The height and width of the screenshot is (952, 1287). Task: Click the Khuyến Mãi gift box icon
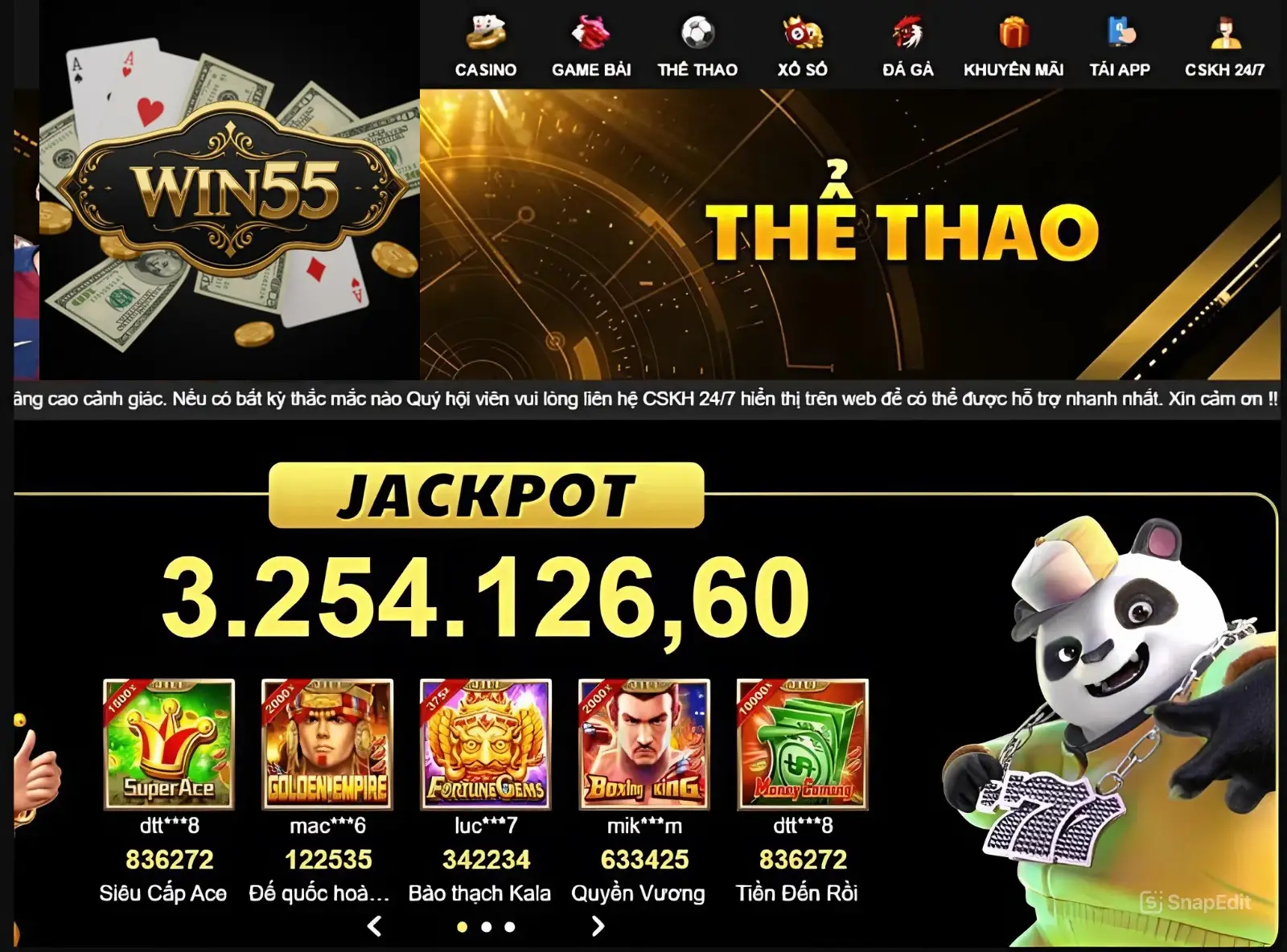1015,32
